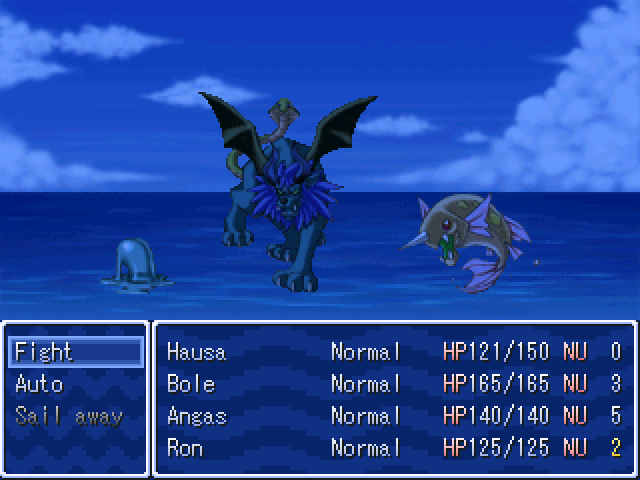Select Ron's party status row

tap(394, 448)
